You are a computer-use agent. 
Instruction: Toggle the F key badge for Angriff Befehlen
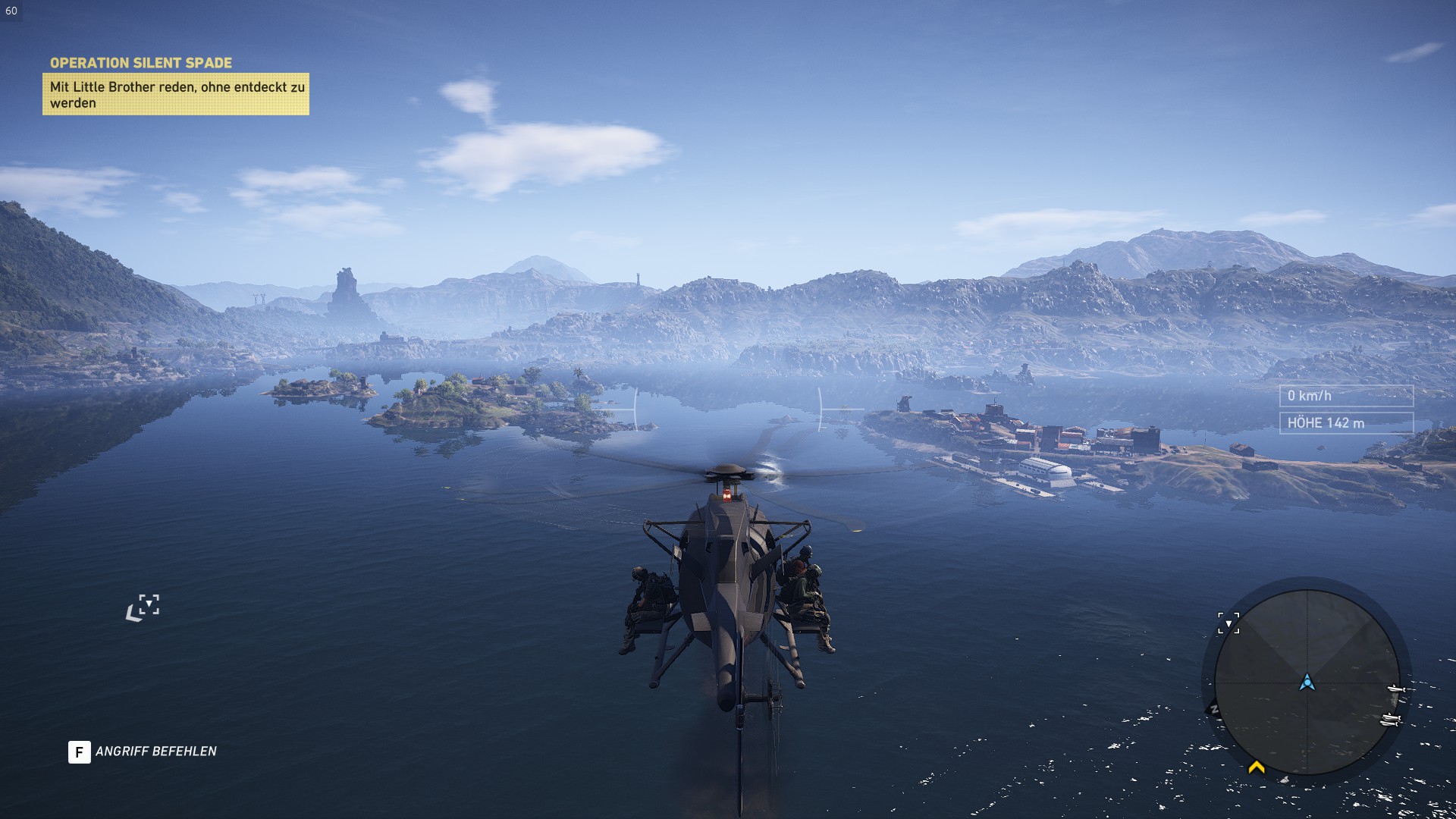pos(78,752)
